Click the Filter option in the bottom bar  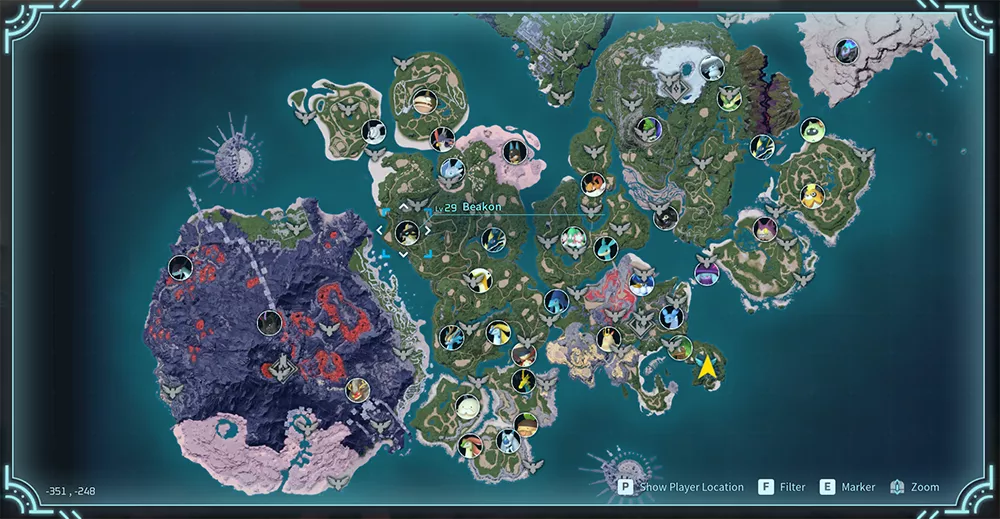(x=781, y=487)
